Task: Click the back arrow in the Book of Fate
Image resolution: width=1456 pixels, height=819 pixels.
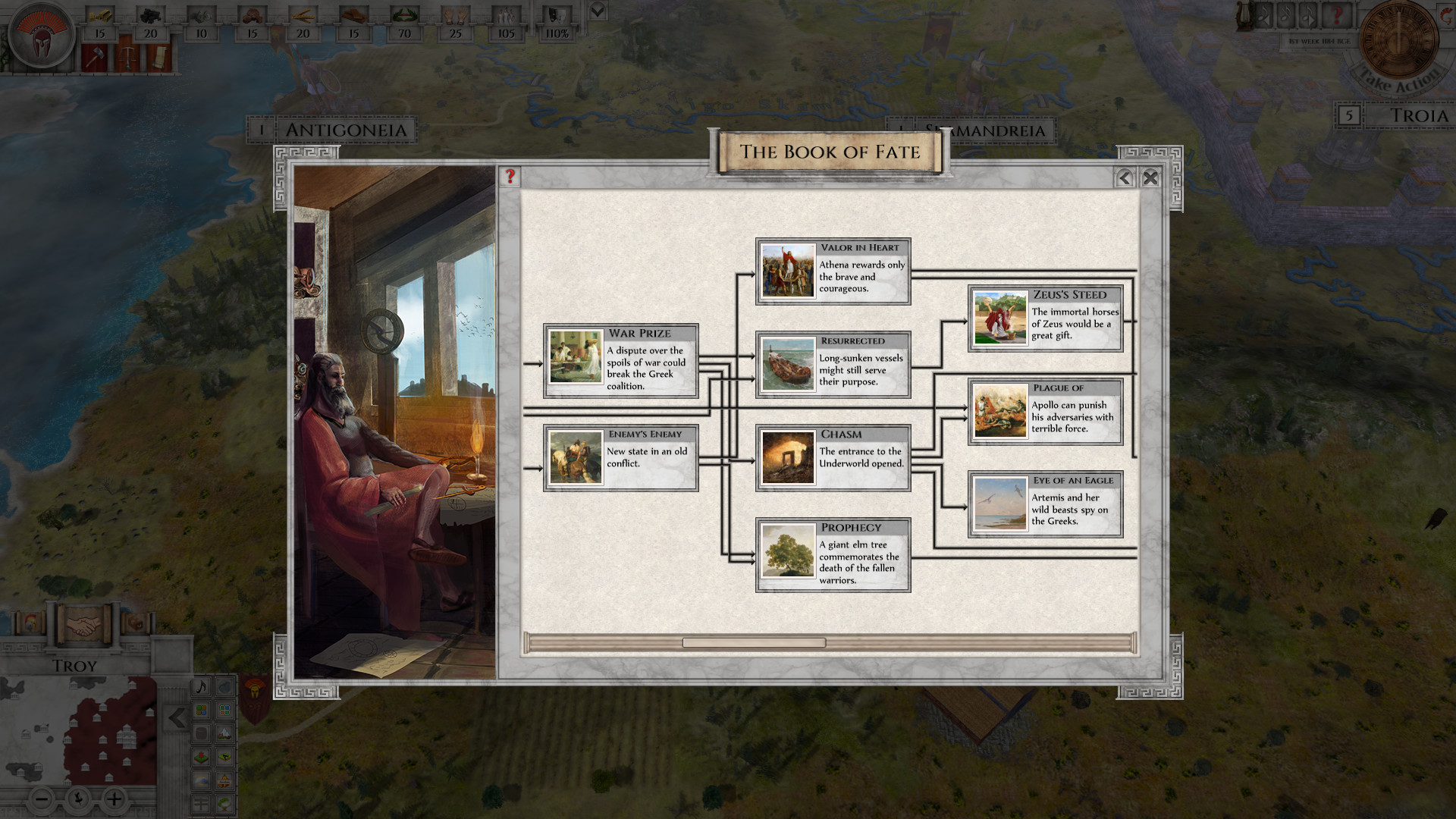Action: 1124,179
